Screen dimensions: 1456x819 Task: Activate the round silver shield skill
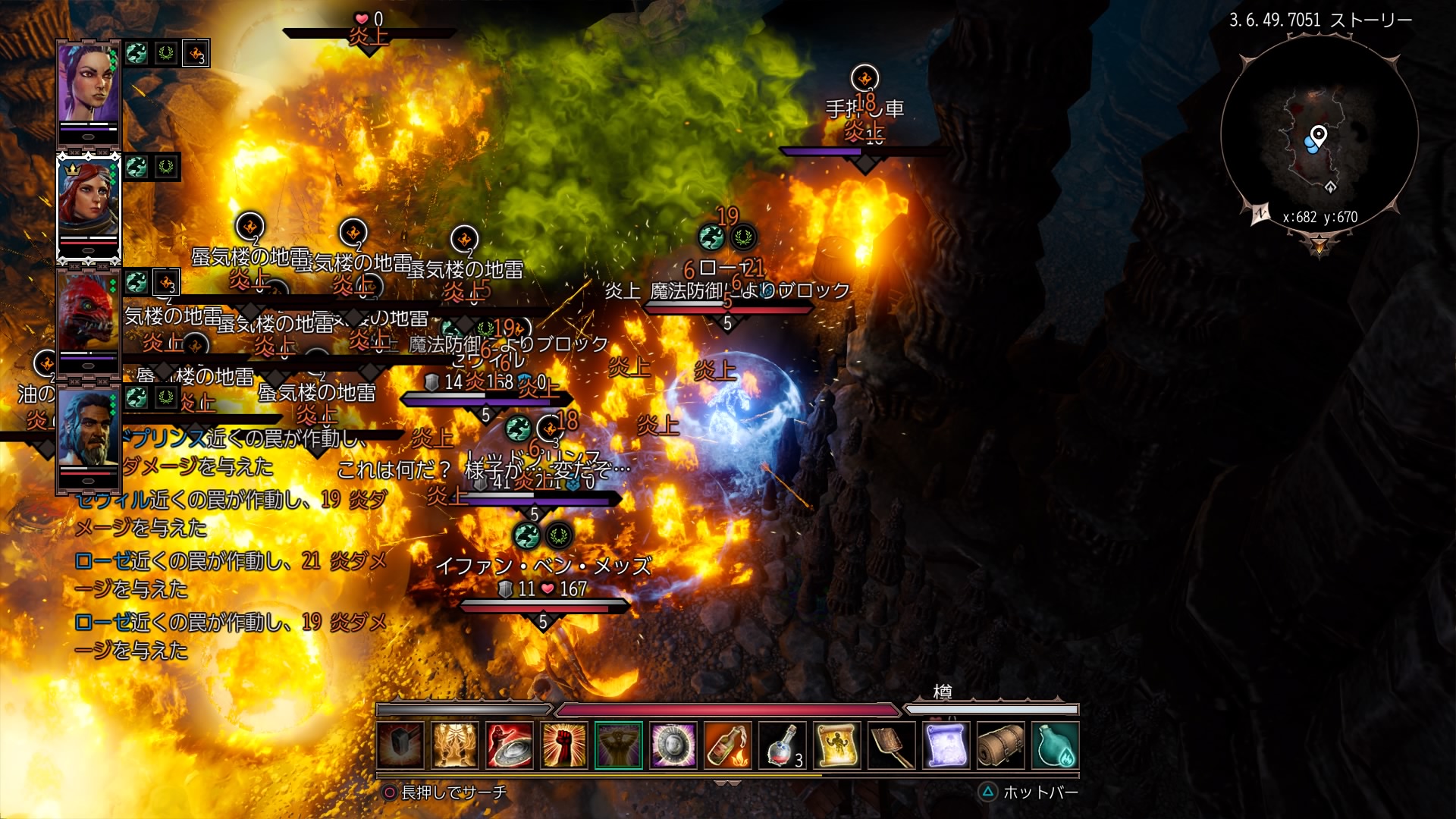pyautogui.click(x=673, y=745)
